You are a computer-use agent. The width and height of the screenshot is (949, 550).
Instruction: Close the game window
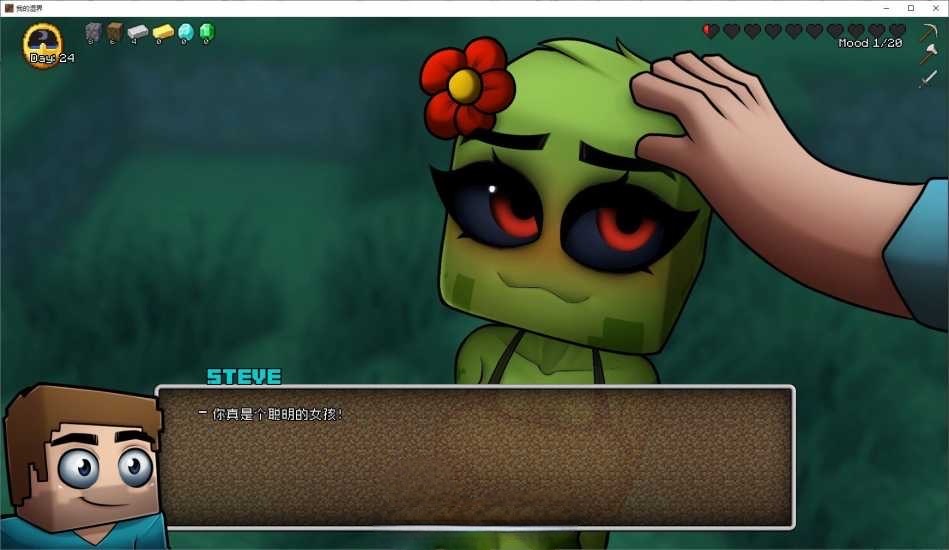935,8
